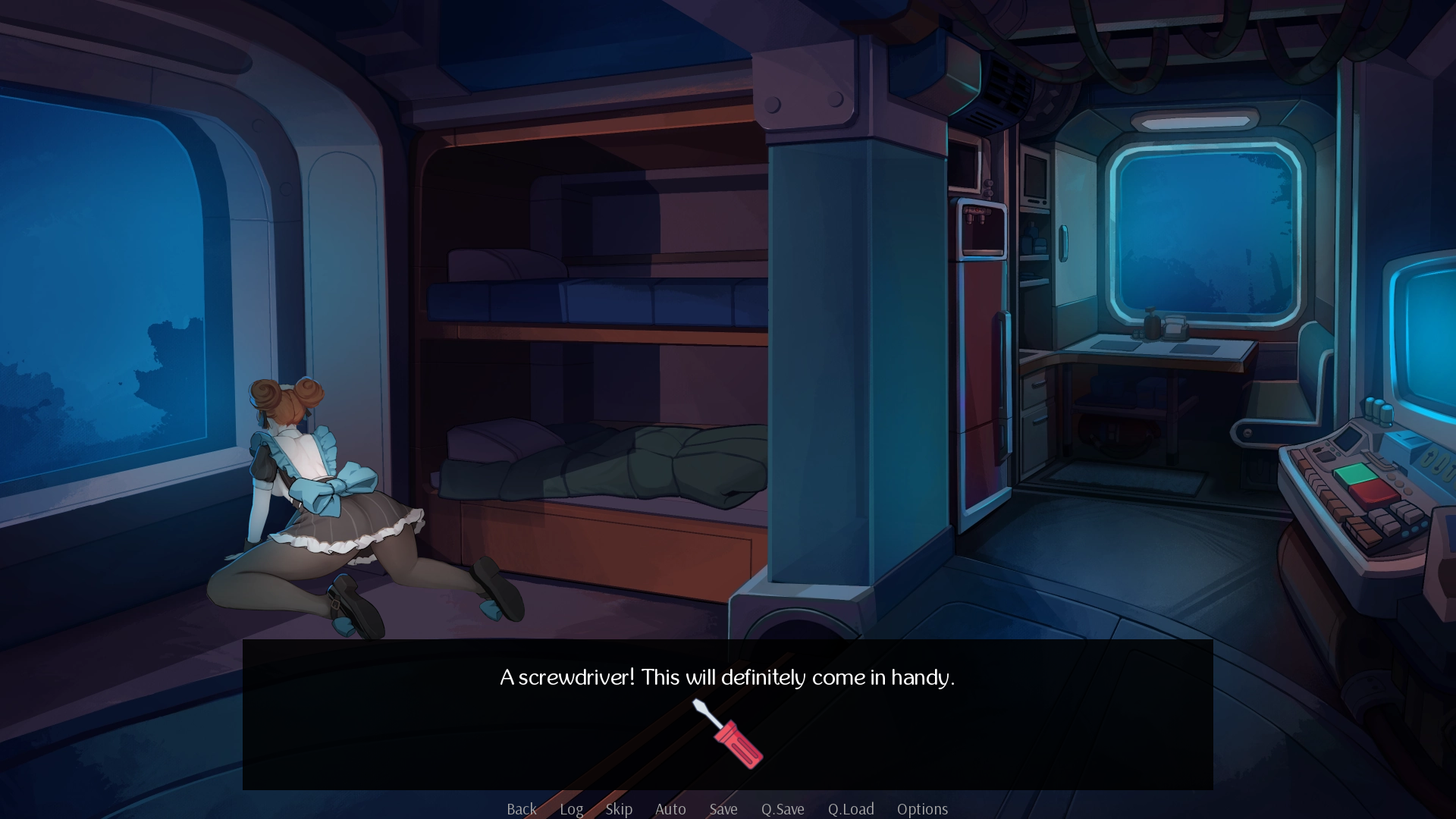Quick-load a save with Q.Load
The height and width of the screenshot is (819, 1456).
tap(850, 809)
